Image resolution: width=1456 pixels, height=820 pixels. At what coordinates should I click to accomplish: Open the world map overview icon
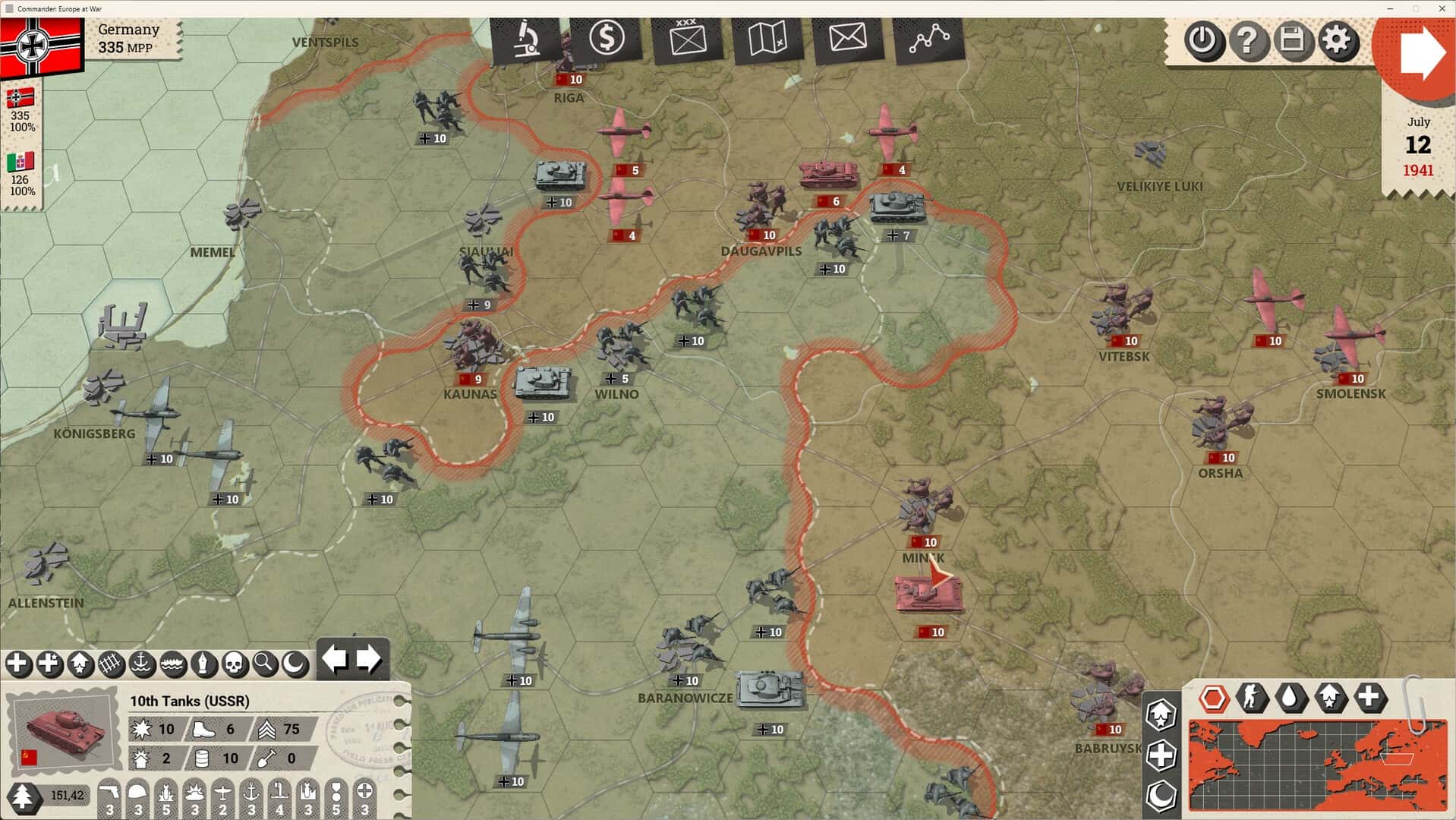tap(768, 39)
